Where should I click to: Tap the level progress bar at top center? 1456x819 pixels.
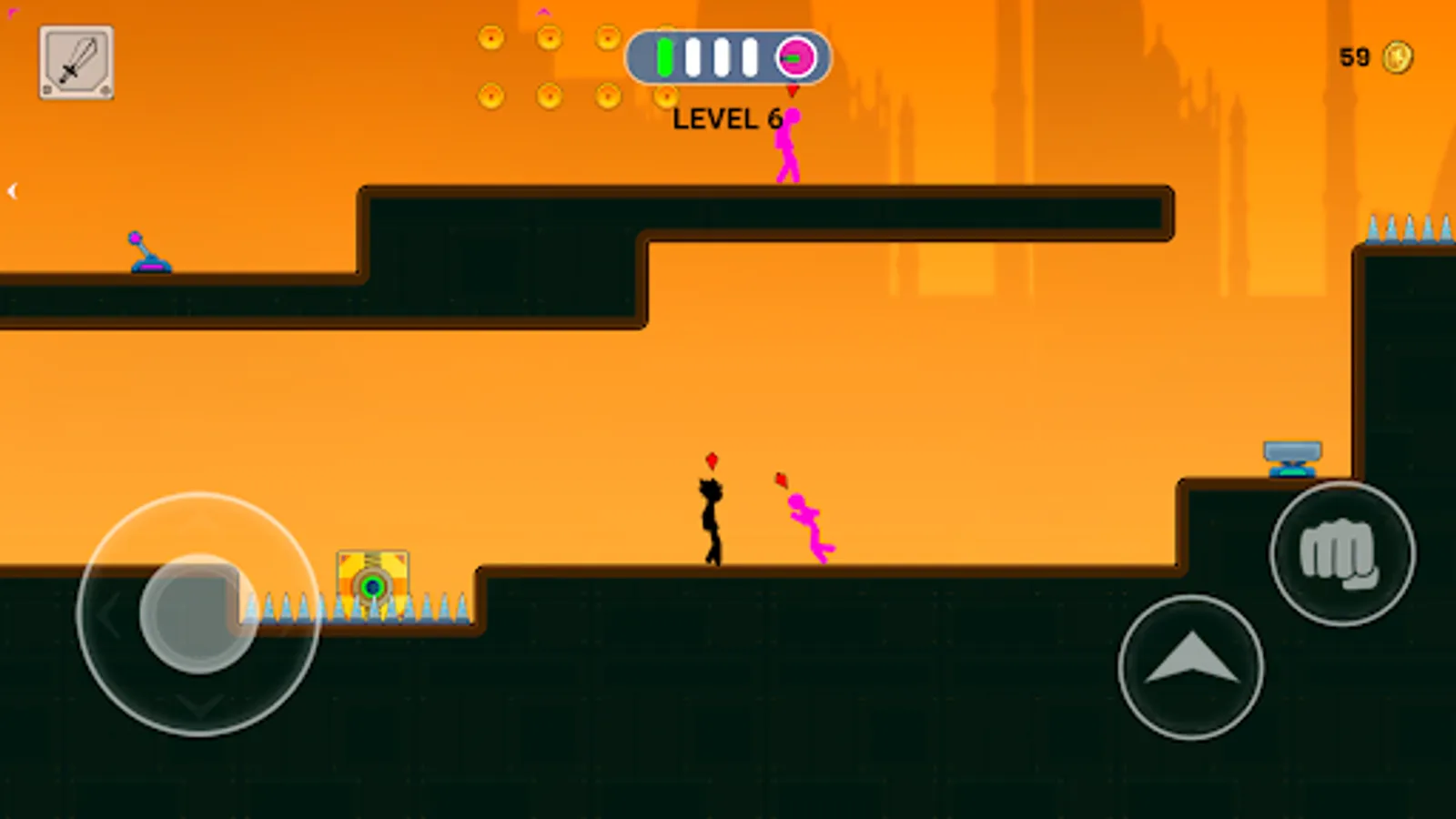coord(728,58)
